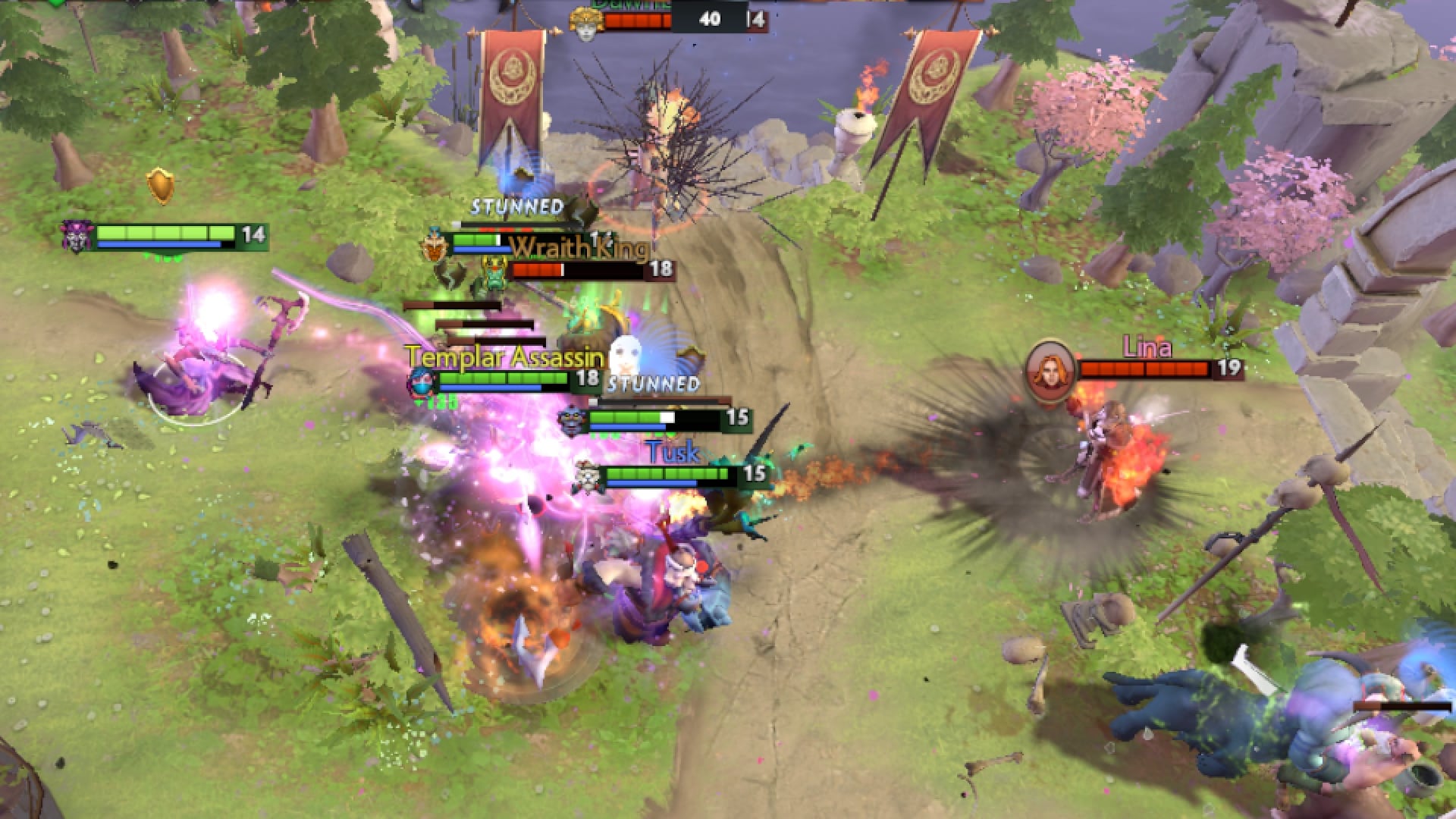The height and width of the screenshot is (819, 1456).
Task: Click the masked hero icon above Tusk's nameplate
Action: (571, 420)
